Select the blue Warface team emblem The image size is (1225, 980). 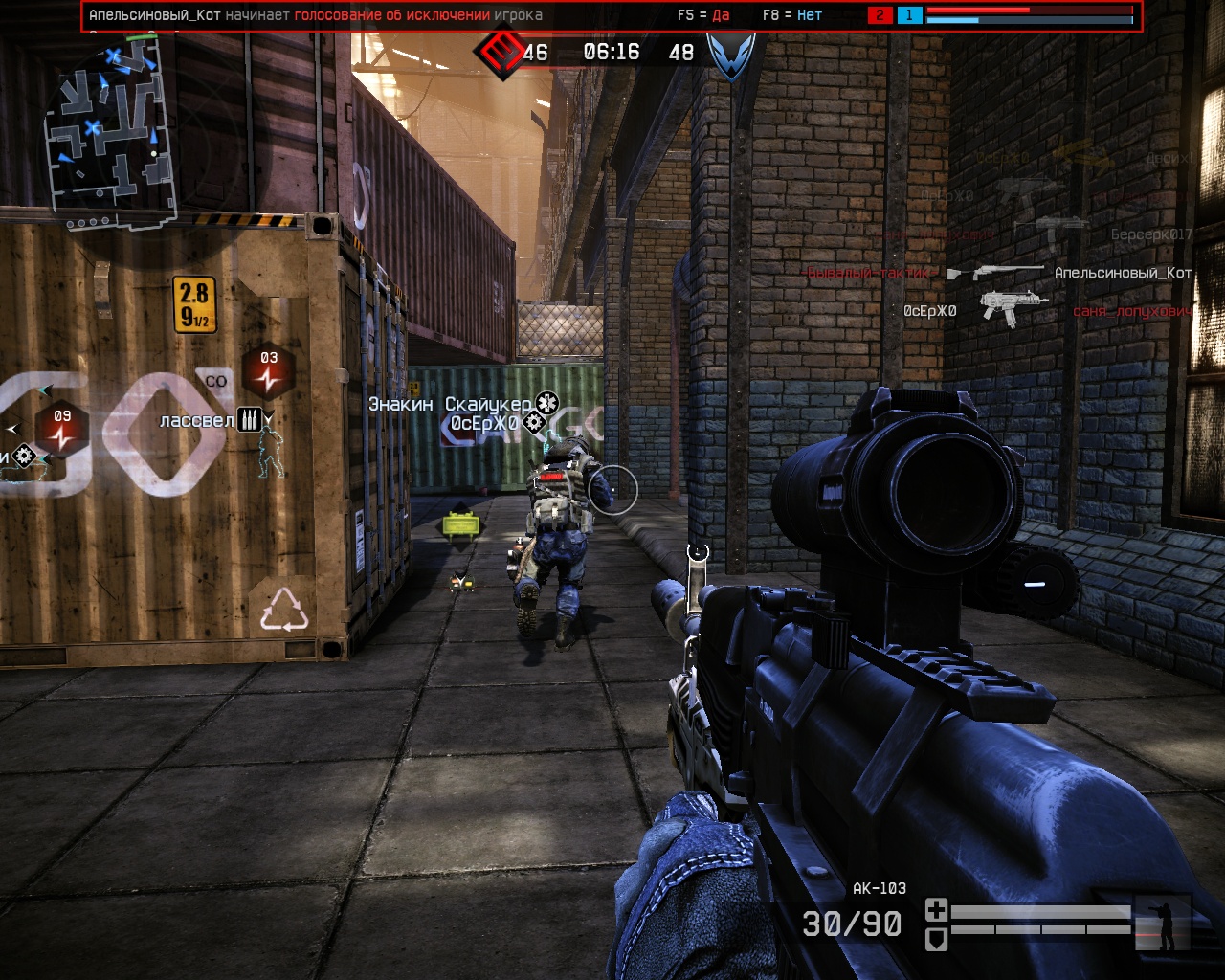[x=731, y=54]
